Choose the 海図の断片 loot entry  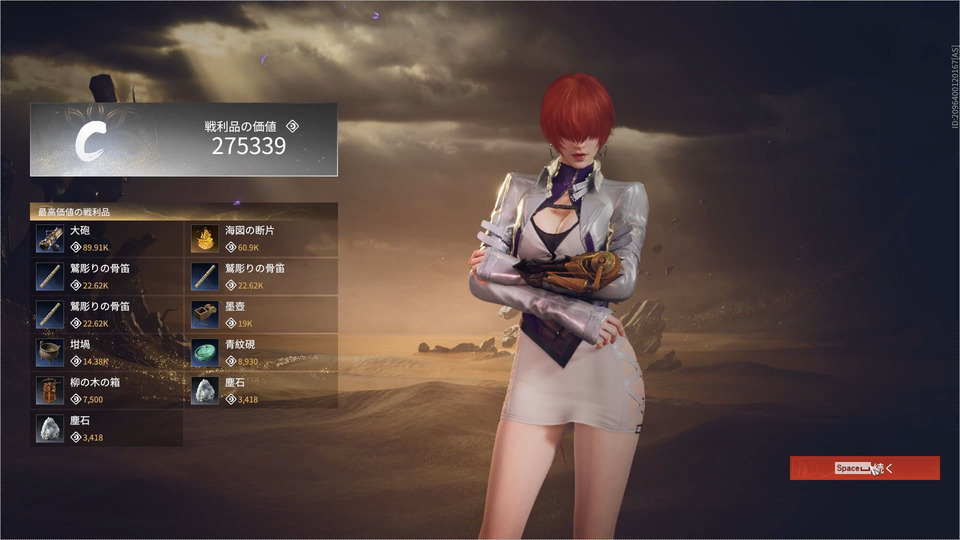[264, 238]
